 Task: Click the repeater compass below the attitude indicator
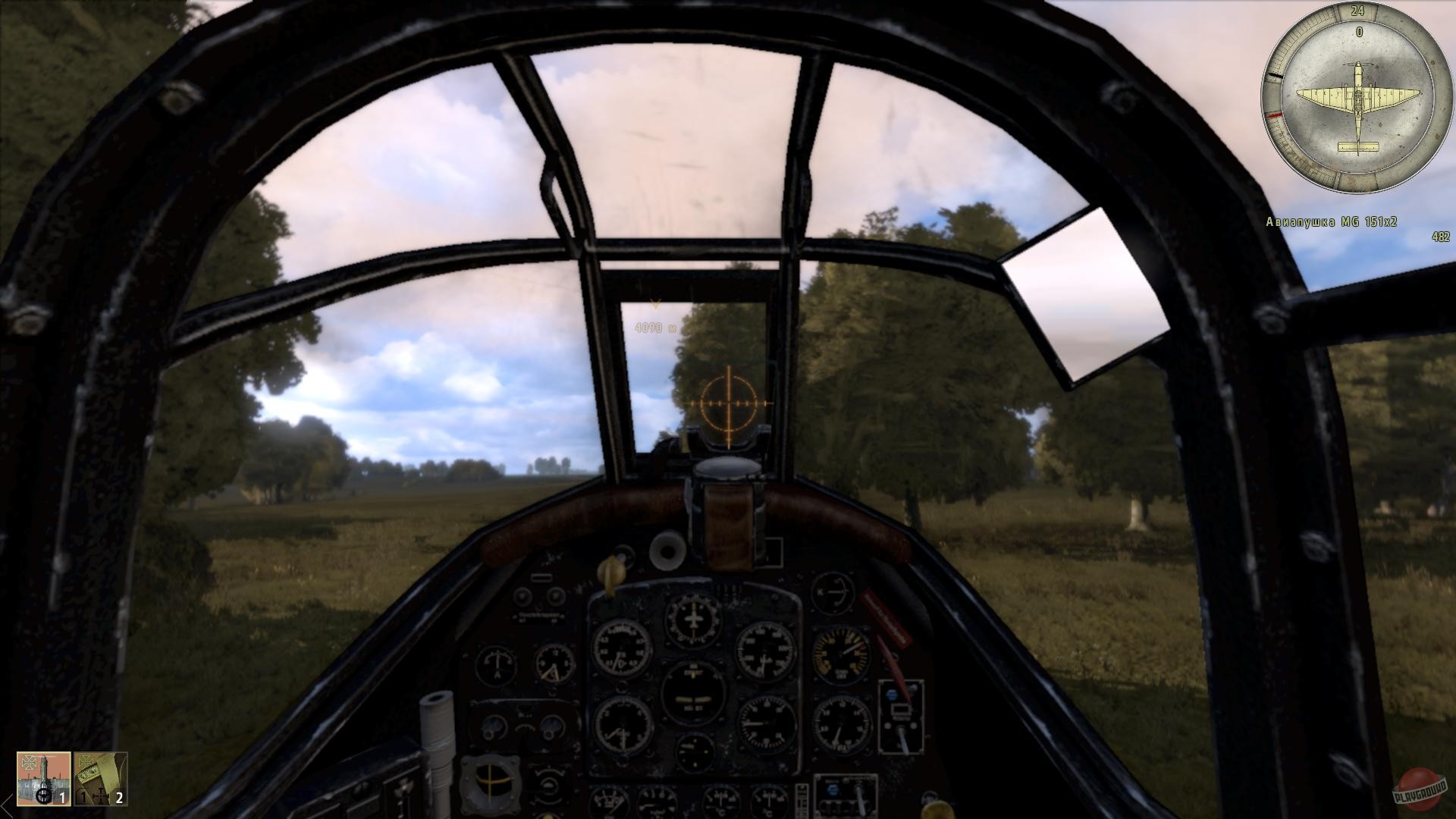click(x=695, y=754)
